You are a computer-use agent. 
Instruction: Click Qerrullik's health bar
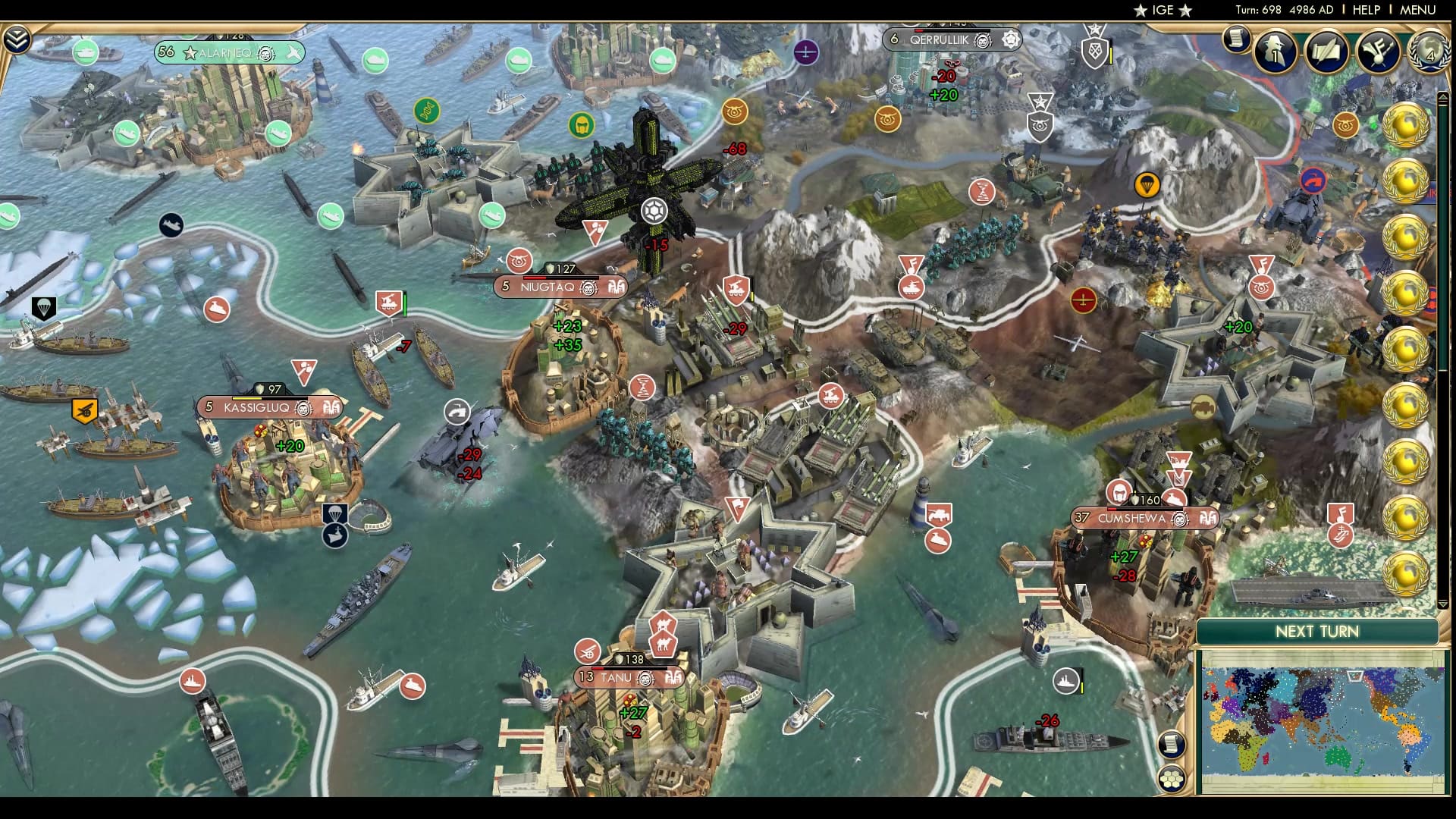pos(952,30)
